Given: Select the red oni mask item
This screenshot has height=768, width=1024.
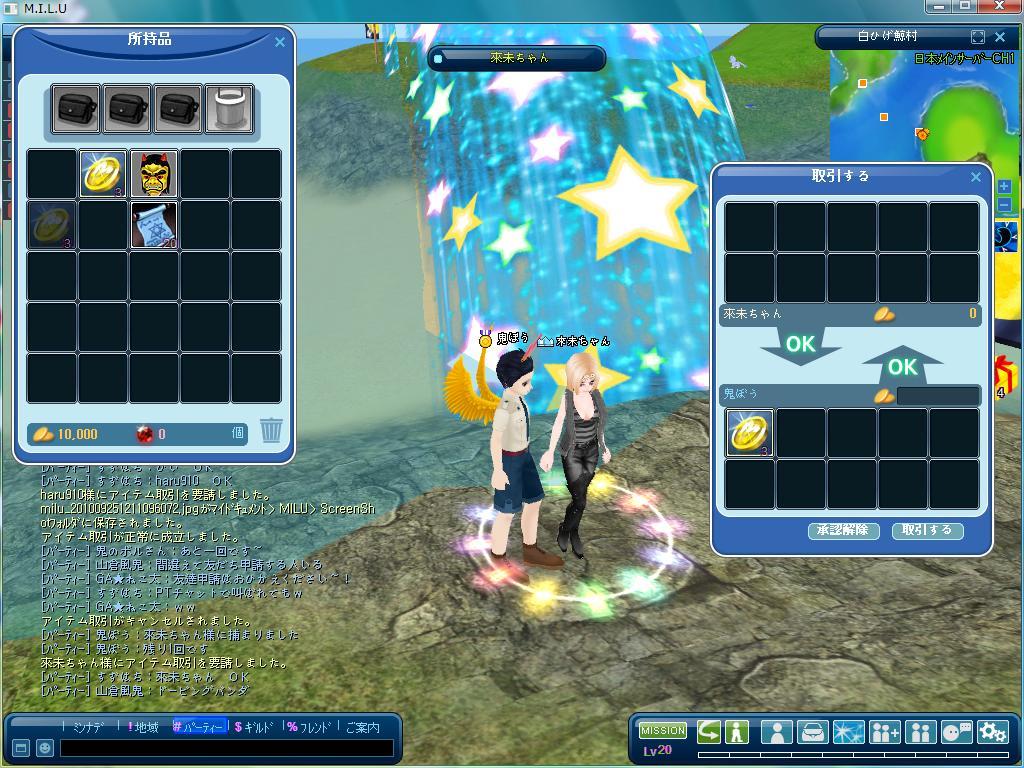Looking at the screenshot, I should coord(154,174).
